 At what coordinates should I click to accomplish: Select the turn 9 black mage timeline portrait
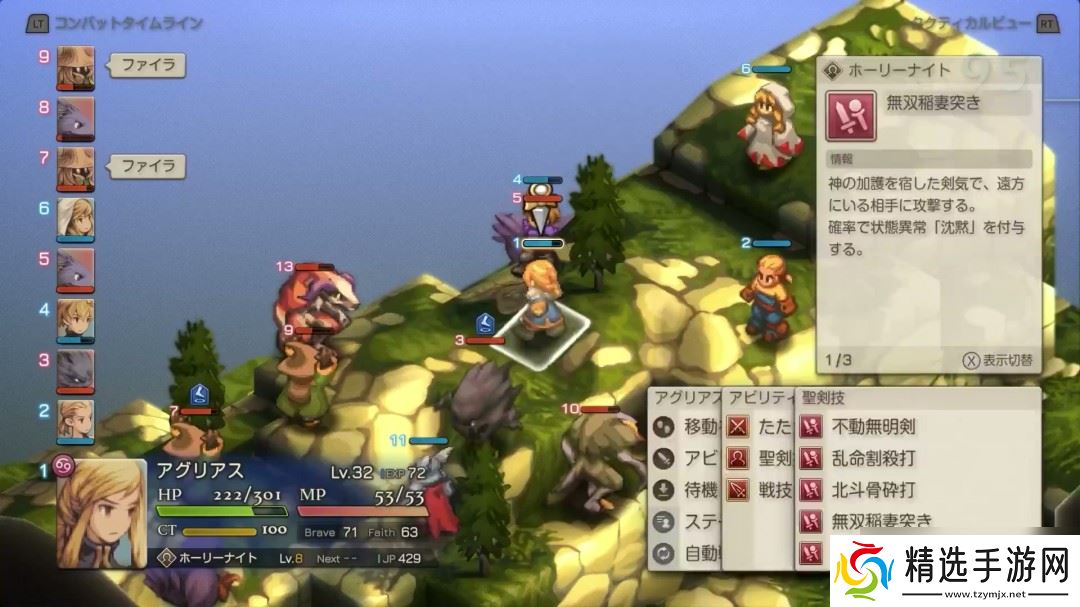[76, 65]
